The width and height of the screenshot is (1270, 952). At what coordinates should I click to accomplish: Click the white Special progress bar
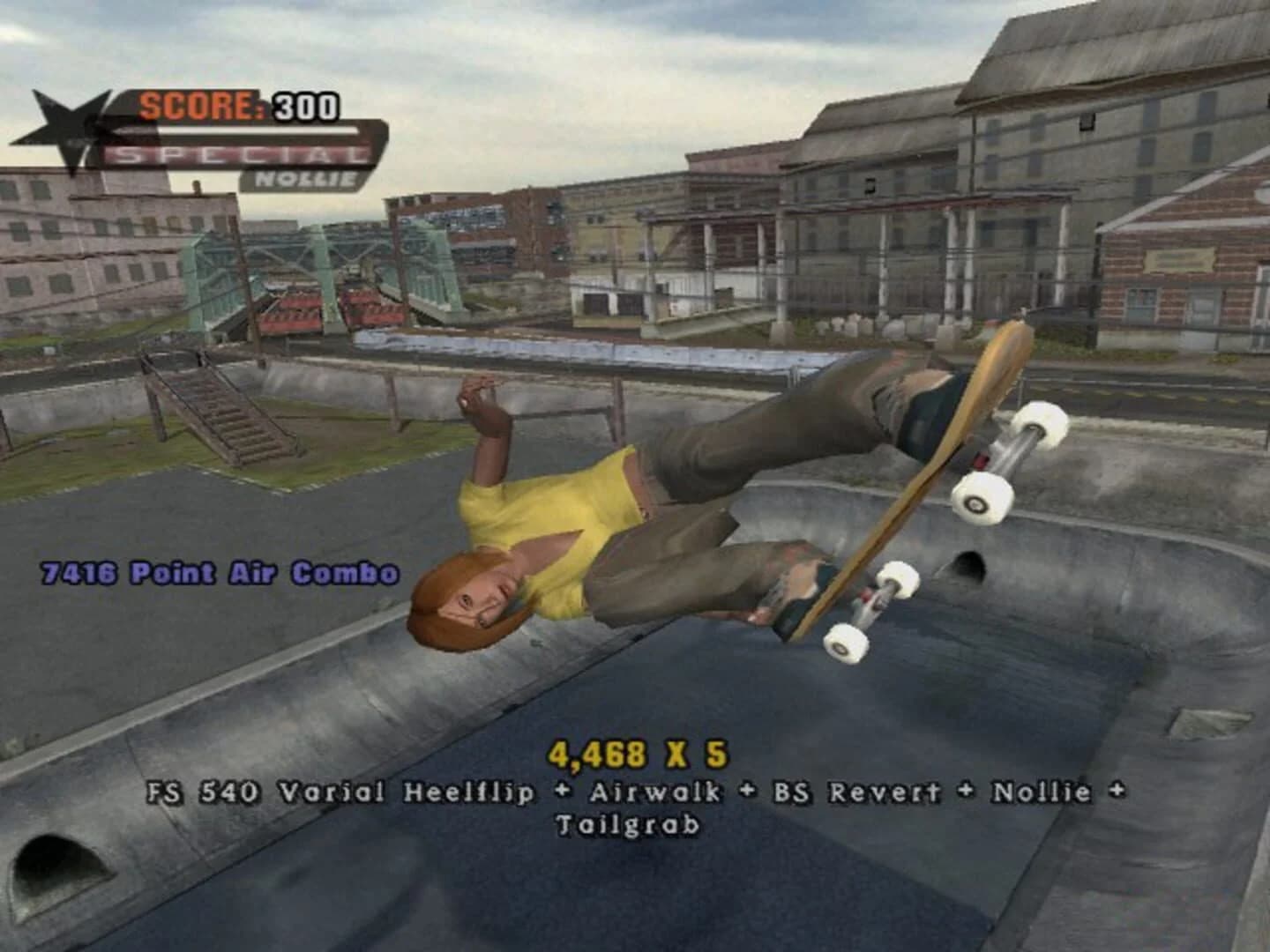pos(256,132)
